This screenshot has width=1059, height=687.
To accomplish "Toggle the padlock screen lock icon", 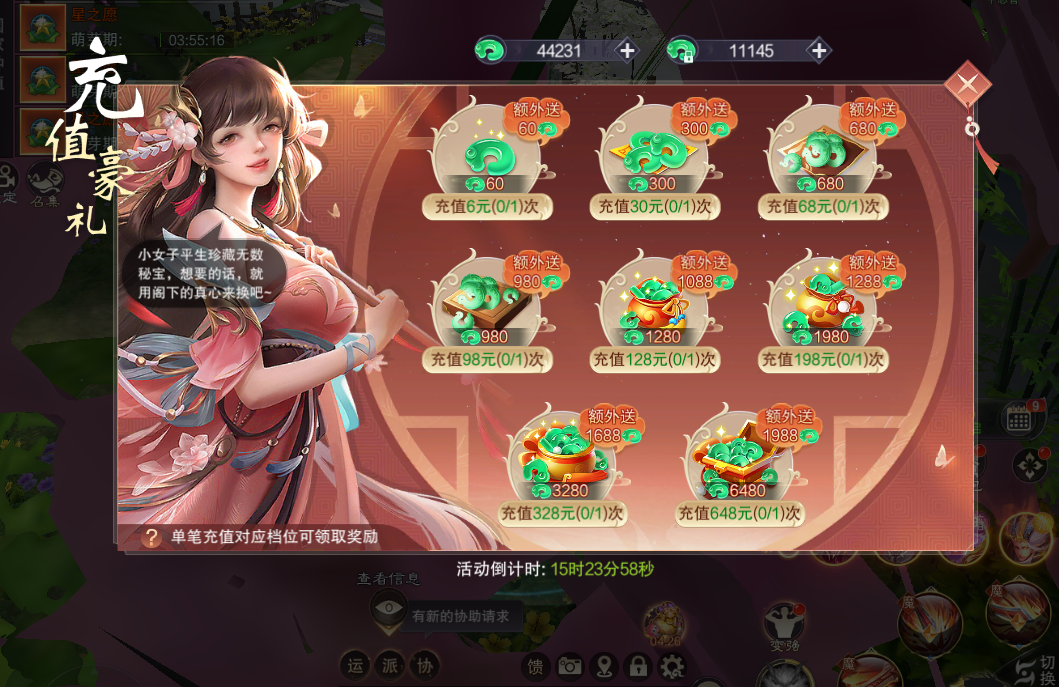I will (x=638, y=666).
